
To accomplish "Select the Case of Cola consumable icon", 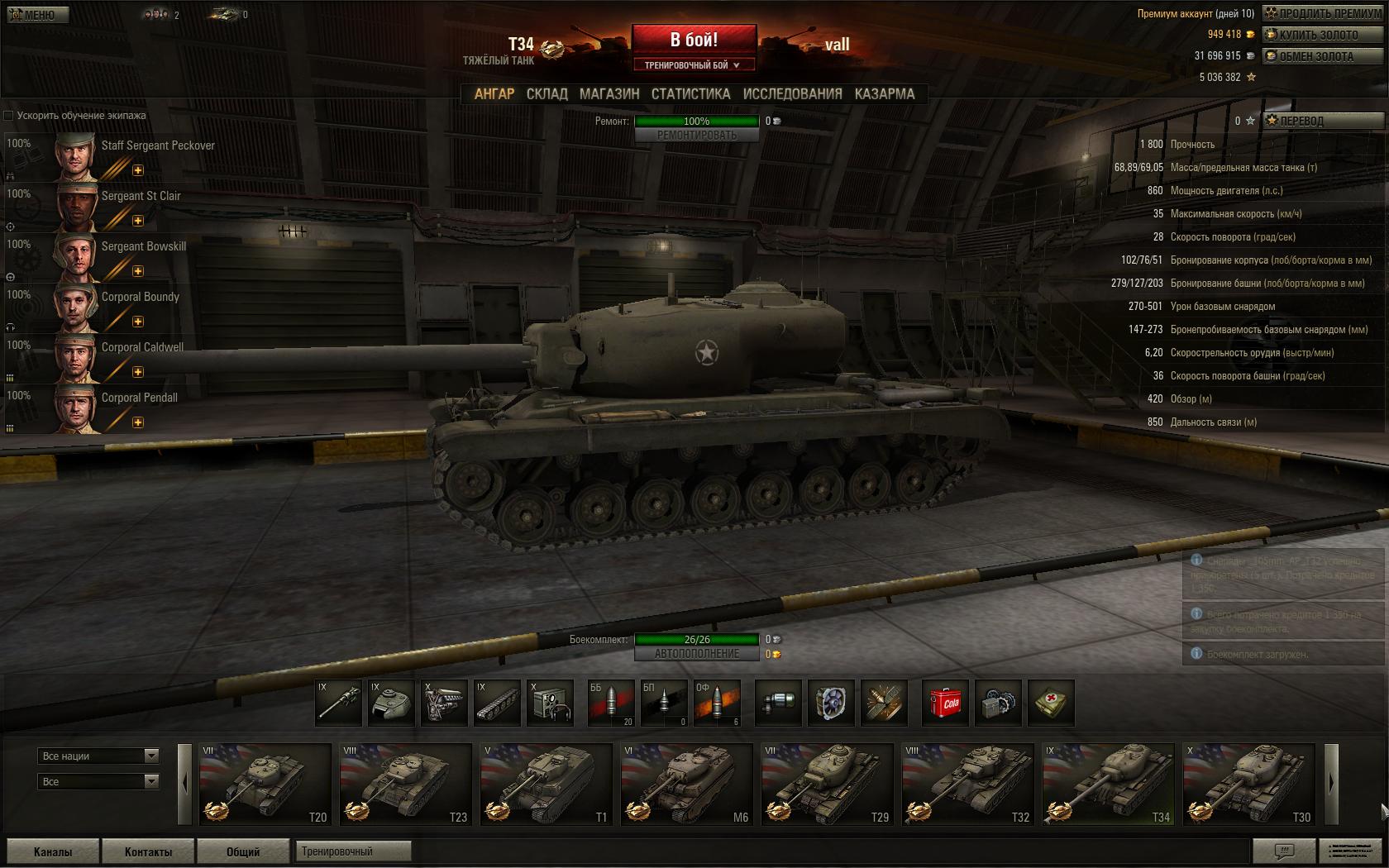I will tap(945, 703).
